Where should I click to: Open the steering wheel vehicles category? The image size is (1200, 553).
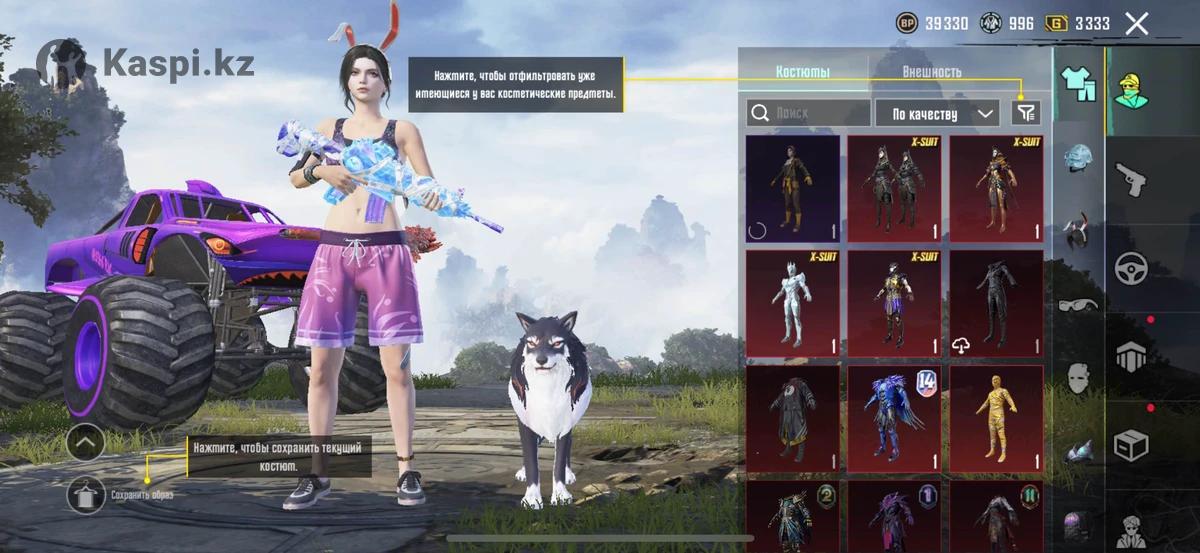click(1132, 267)
